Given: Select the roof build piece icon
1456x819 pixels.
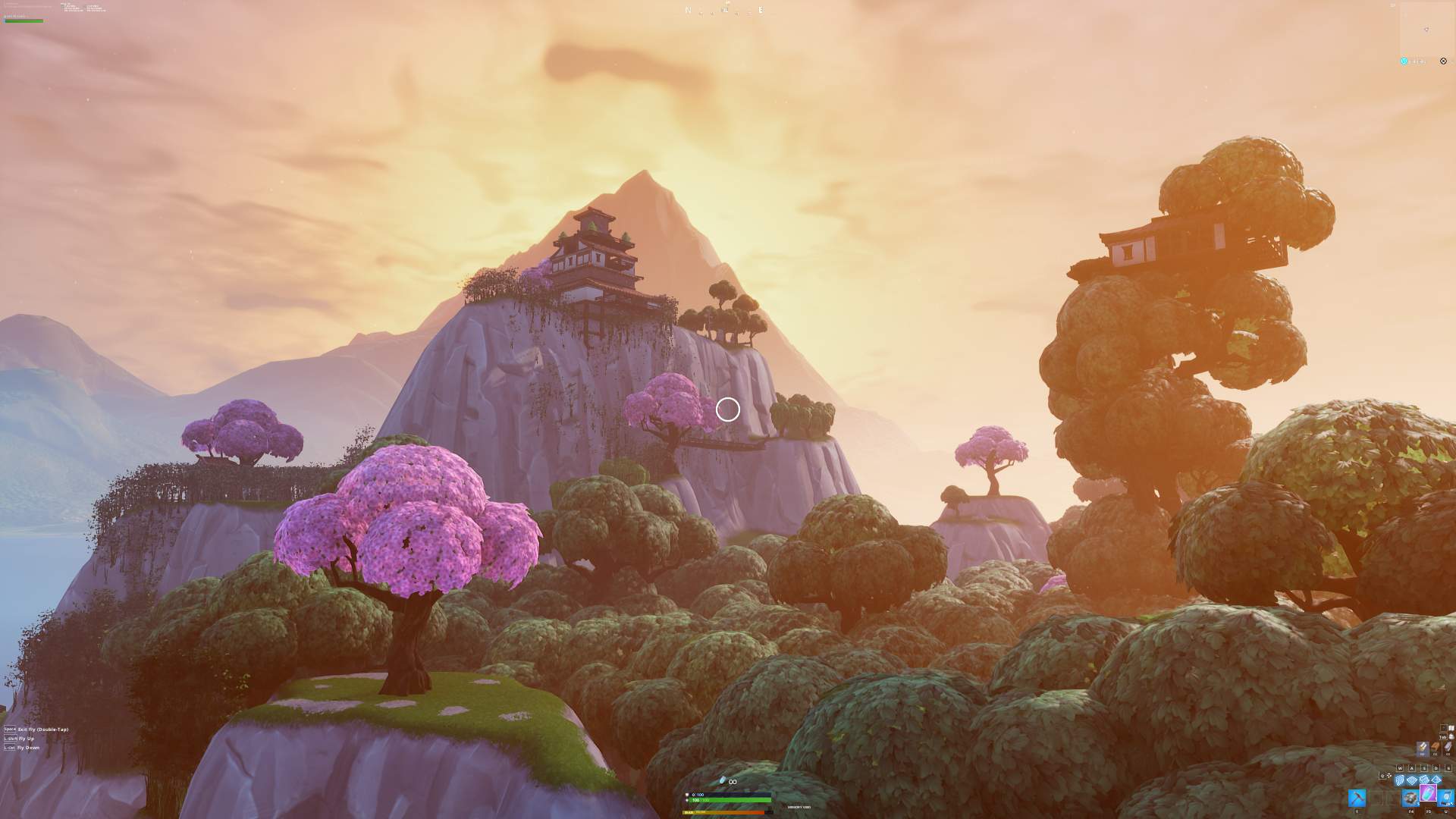Looking at the screenshot, I should click(1436, 780).
